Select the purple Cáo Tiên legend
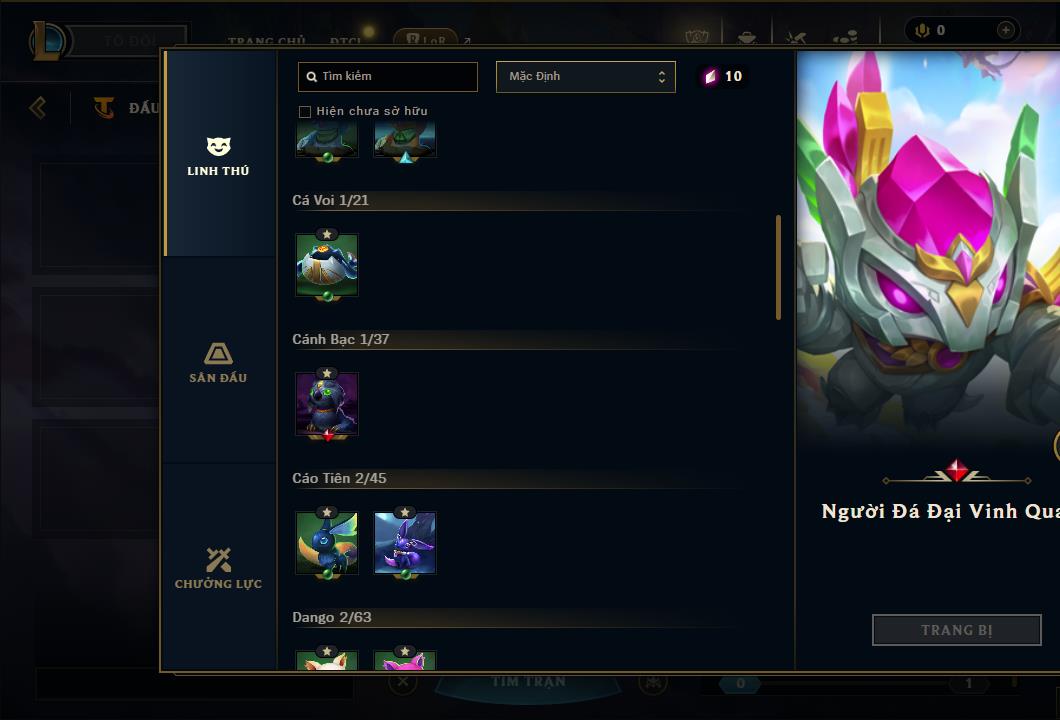 pyautogui.click(x=405, y=542)
